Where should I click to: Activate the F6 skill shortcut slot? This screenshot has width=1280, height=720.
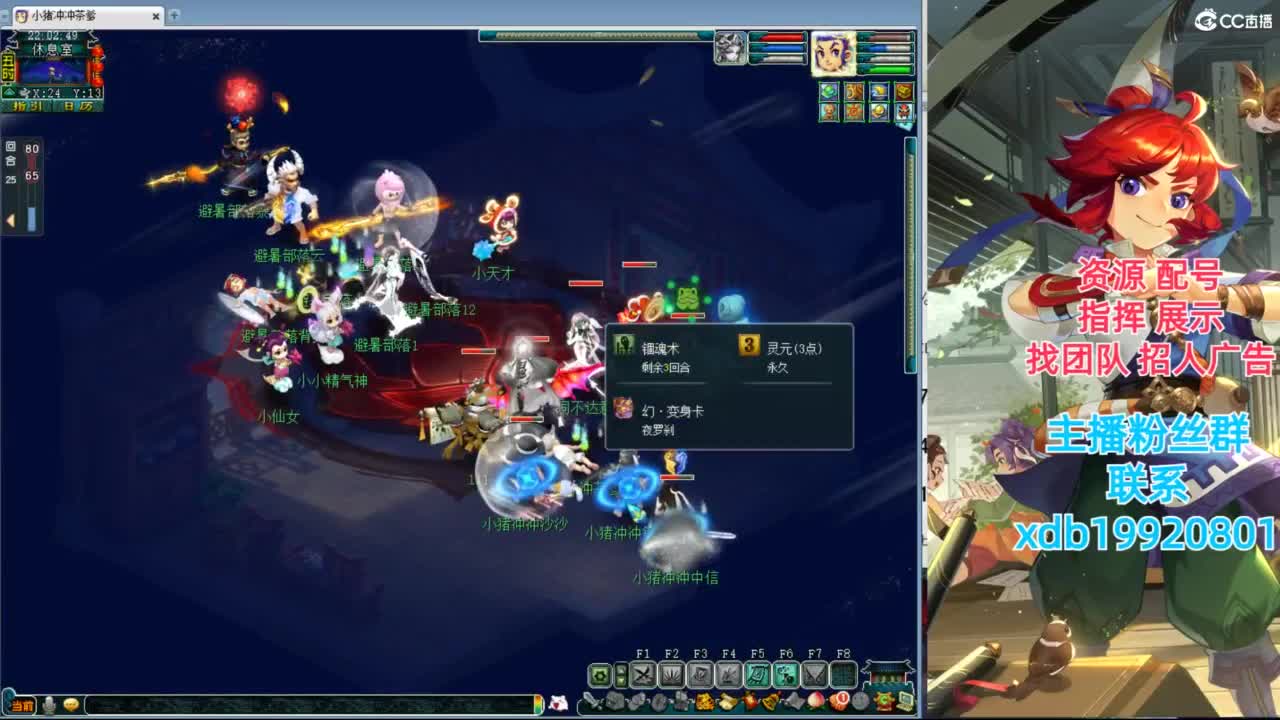pos(788,674)
